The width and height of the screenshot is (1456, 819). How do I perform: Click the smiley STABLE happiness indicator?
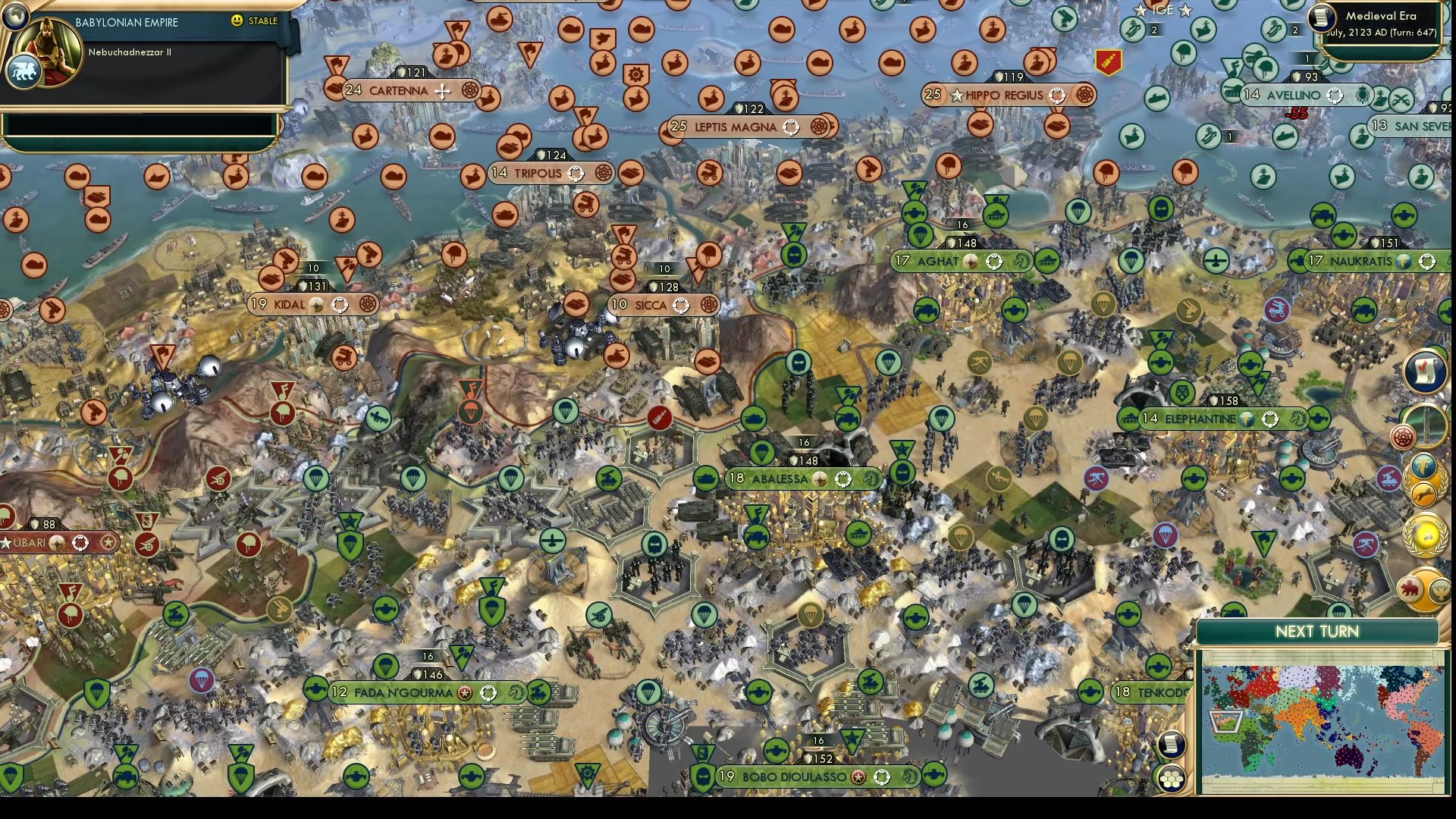point(238,22)
